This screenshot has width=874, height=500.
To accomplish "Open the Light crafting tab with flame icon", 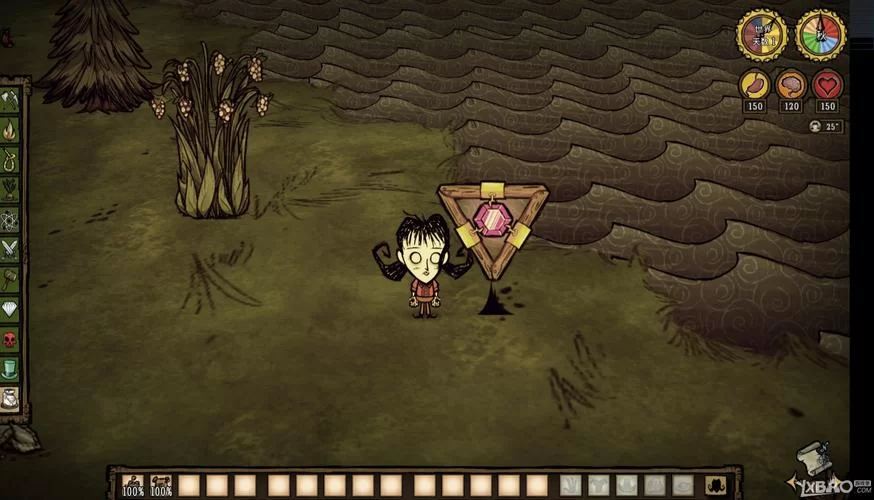I will pos(10,130).
